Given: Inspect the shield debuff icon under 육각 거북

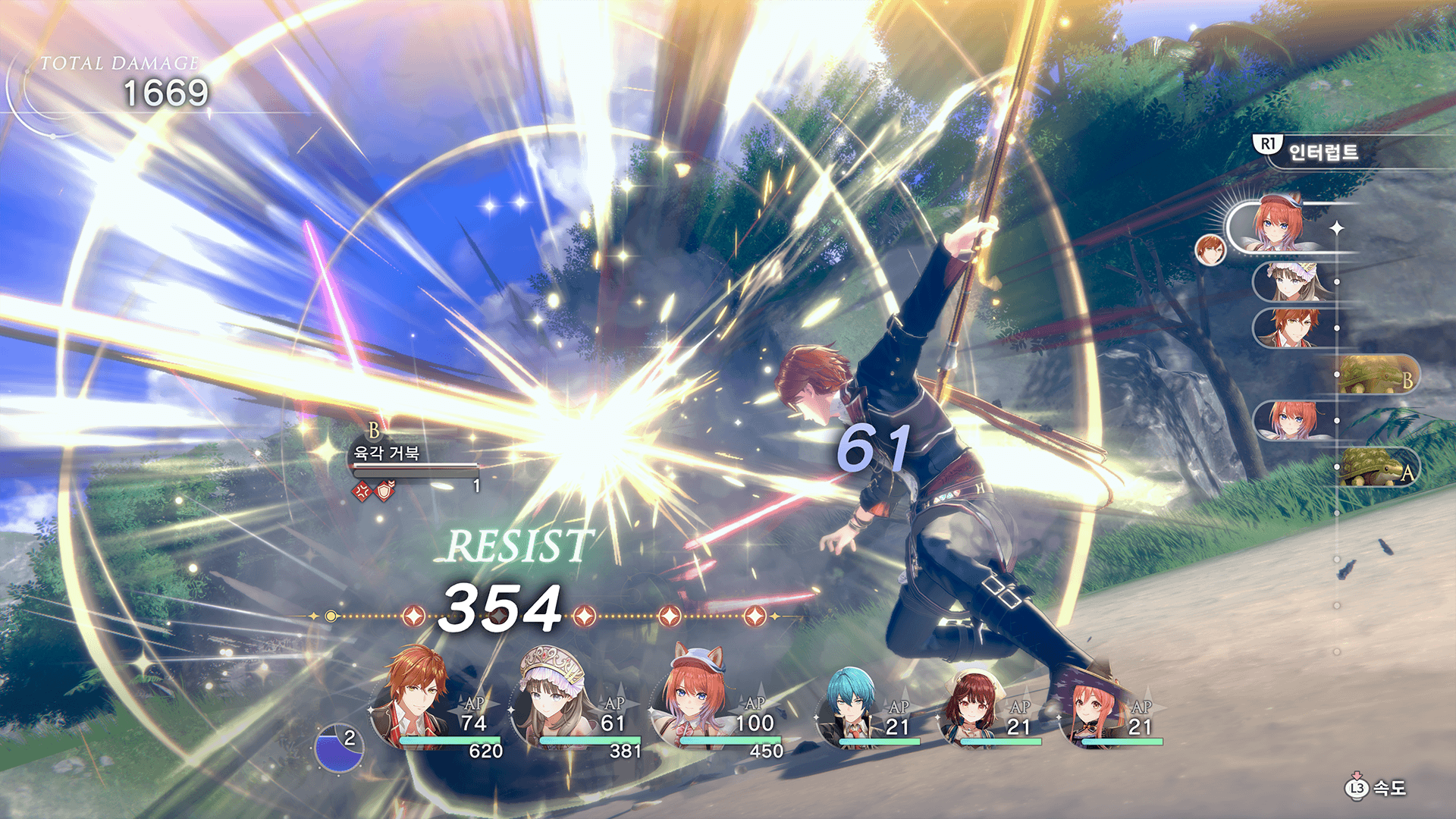Looking at the screenshot, I should 385,491.
